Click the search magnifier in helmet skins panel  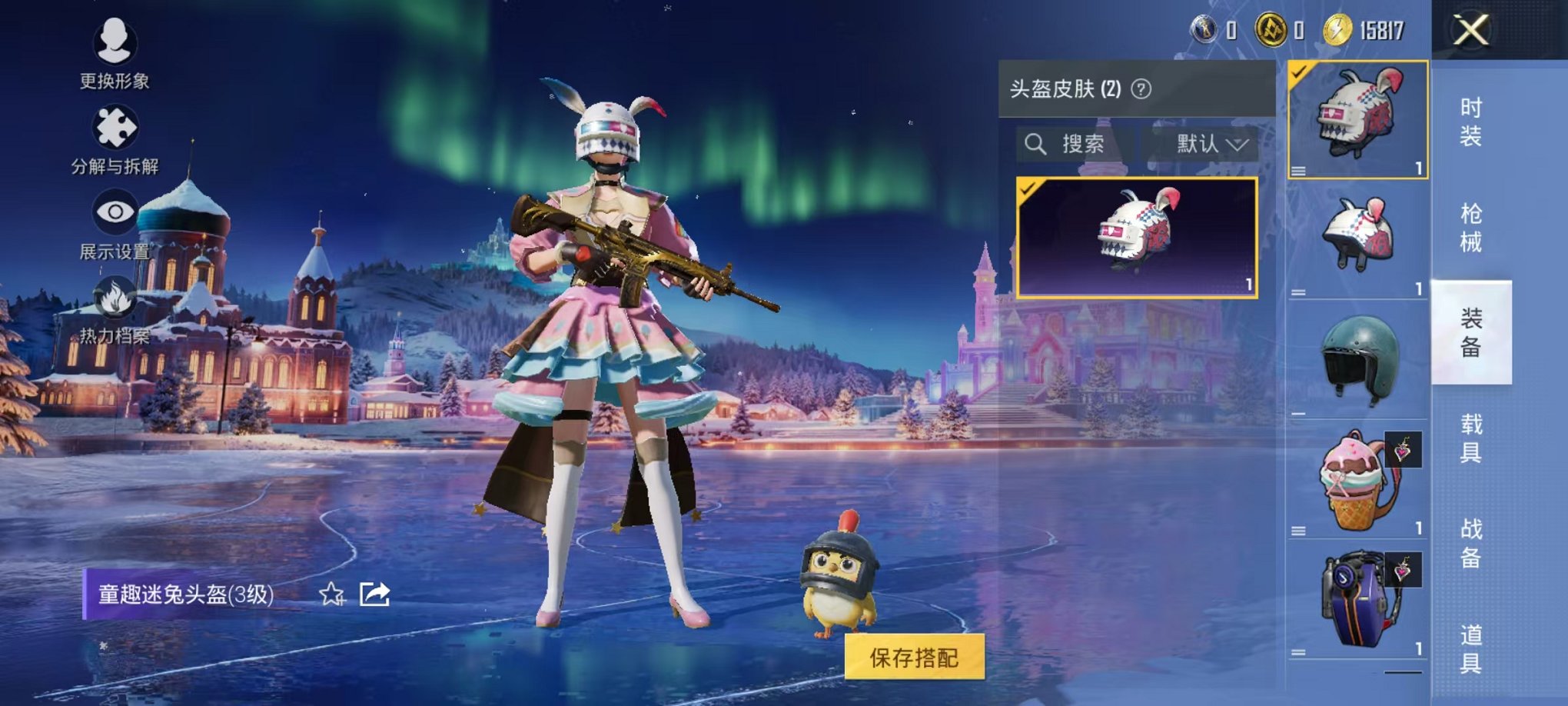[x=1035, y=145]
